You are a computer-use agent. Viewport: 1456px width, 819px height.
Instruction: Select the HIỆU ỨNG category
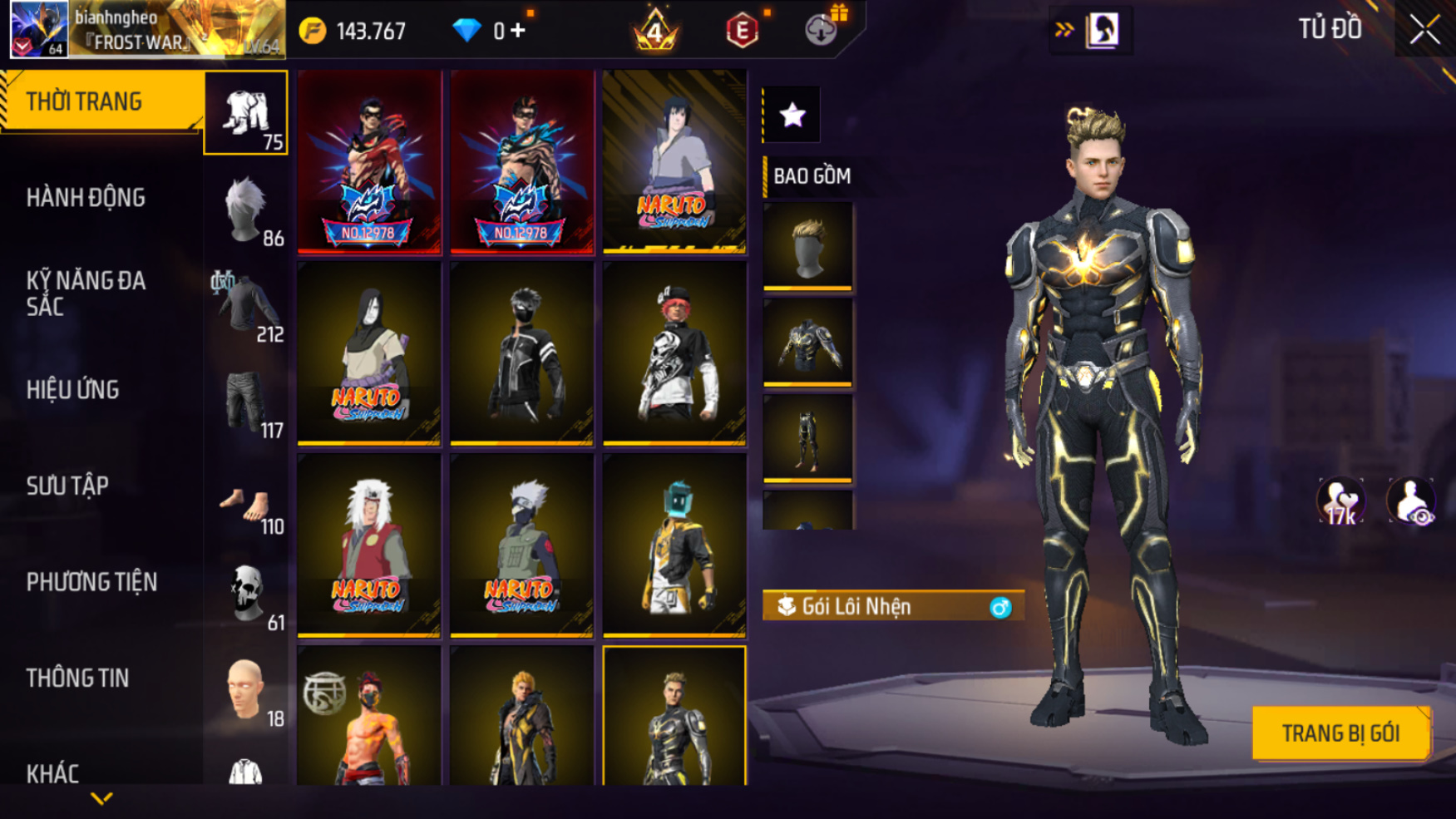73,390
